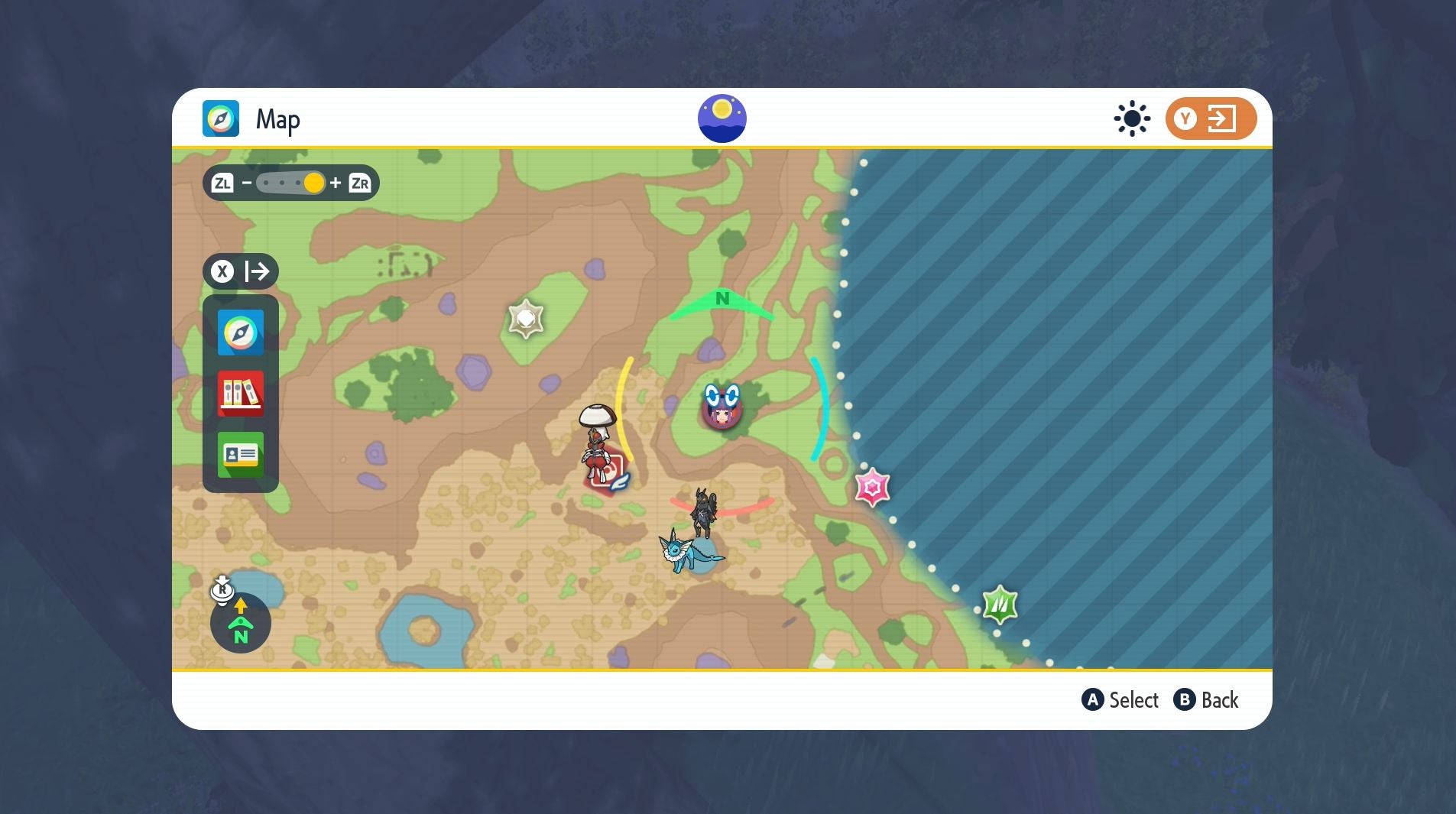Open the green Trainer profile sidebar icon
Image resolution: width=1456 pixels, height=814 pixels.
pos(240,455)
